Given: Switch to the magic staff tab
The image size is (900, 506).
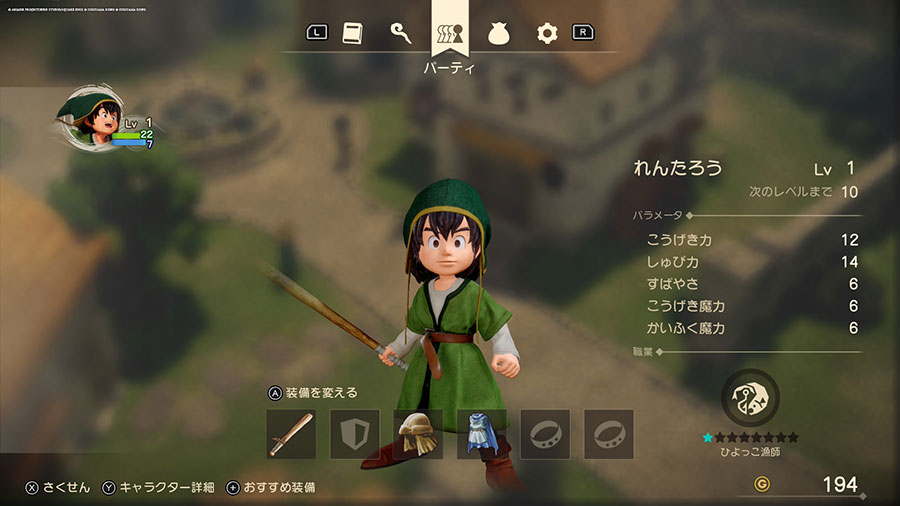Looking at the screenshot, I should 400,33.
